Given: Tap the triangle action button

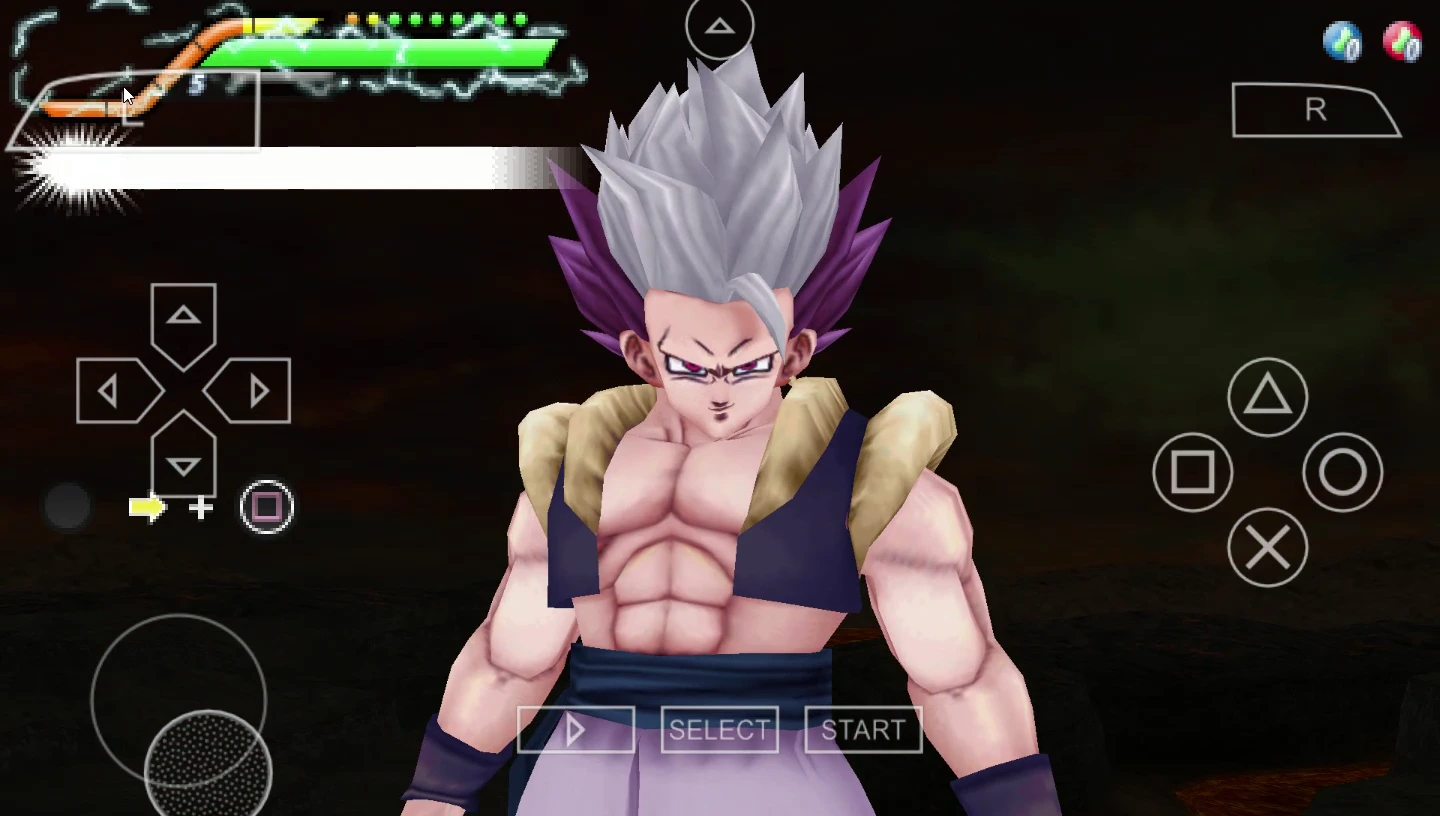Looking at the screenshot, I should tap(1267, 397).
